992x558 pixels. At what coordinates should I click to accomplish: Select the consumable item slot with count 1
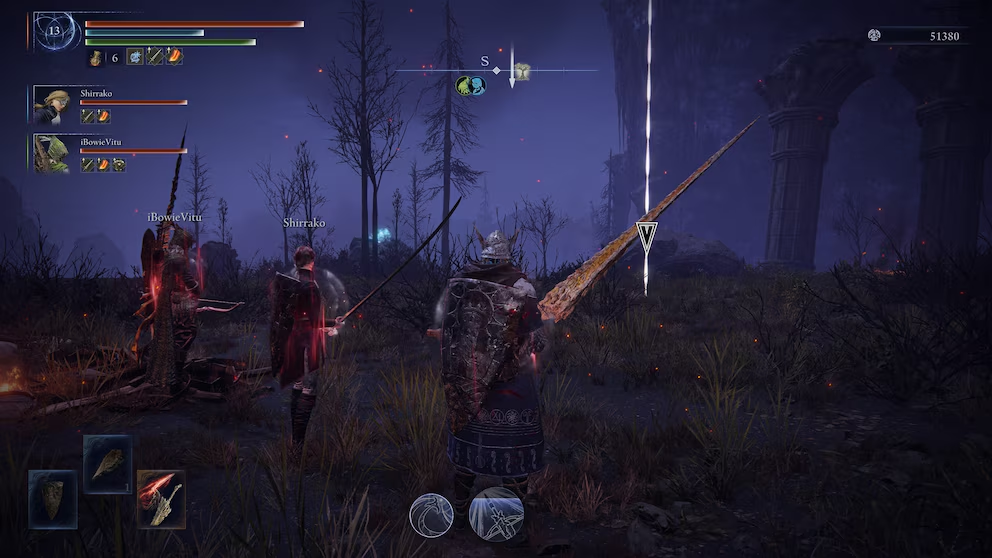pos(107,463)
